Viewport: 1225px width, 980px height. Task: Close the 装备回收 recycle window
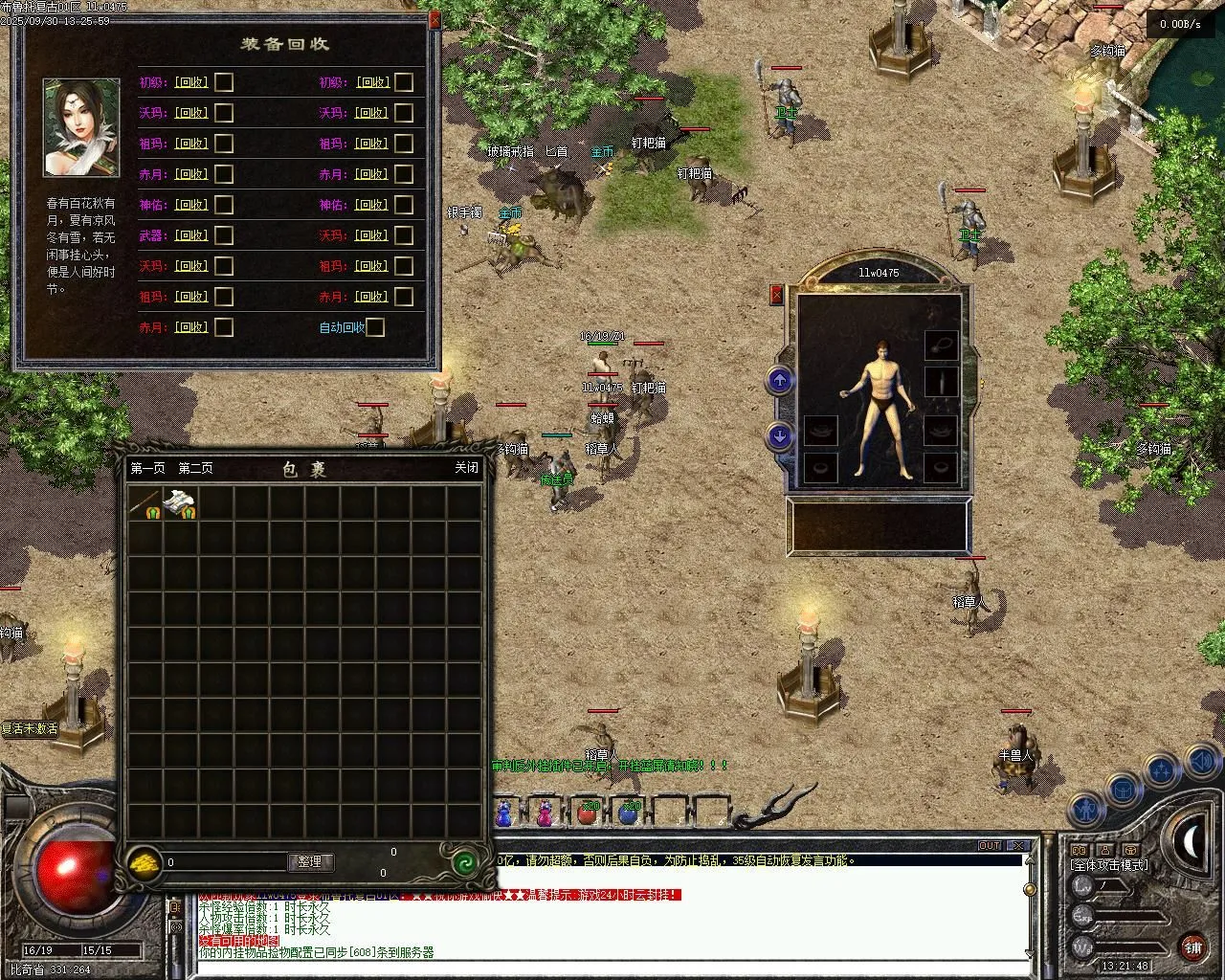(435, 19)
